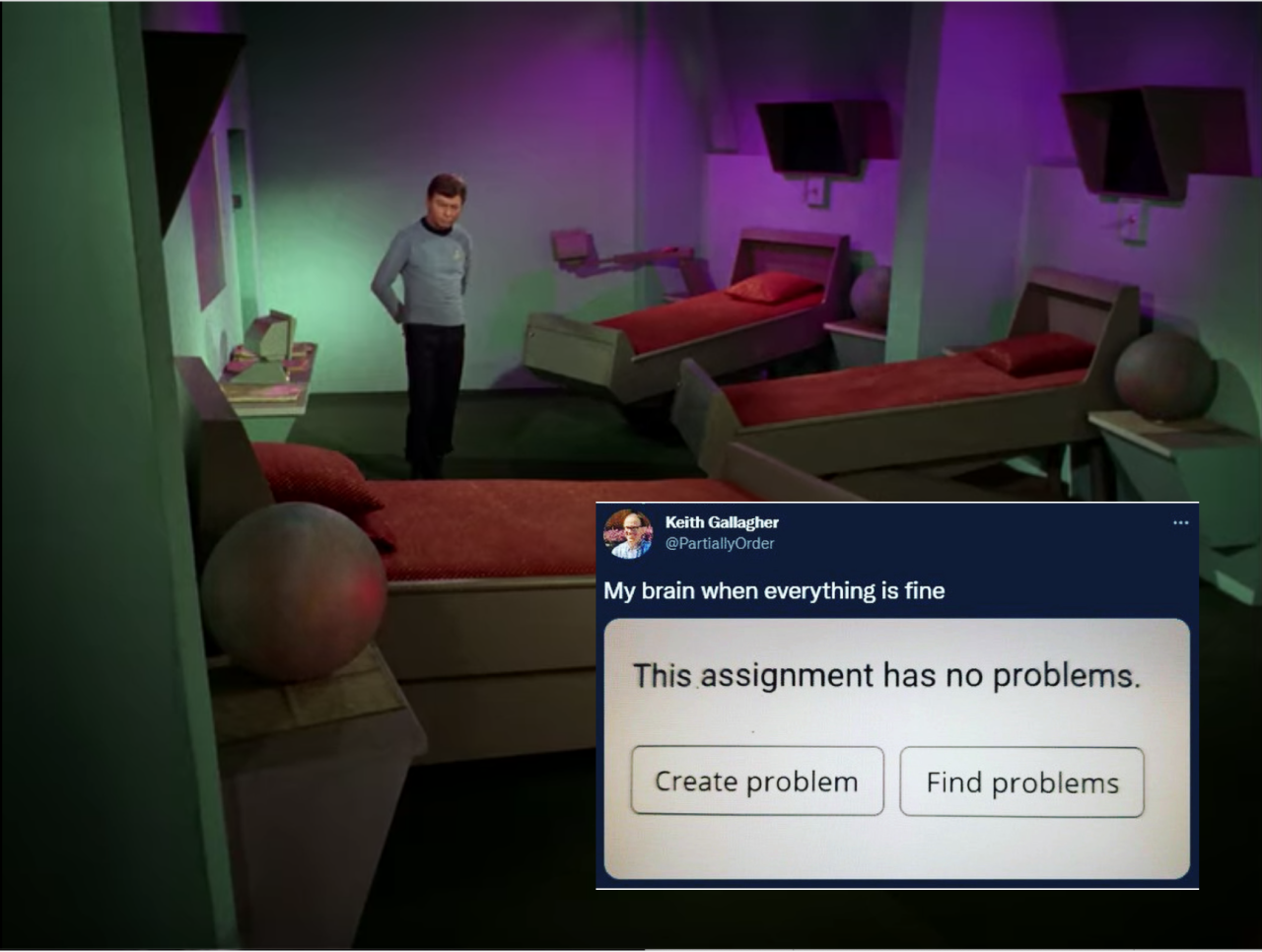Screen dimensions: 1262x952
Task: Click the Create problem button
Action: (x=756, y=781)
